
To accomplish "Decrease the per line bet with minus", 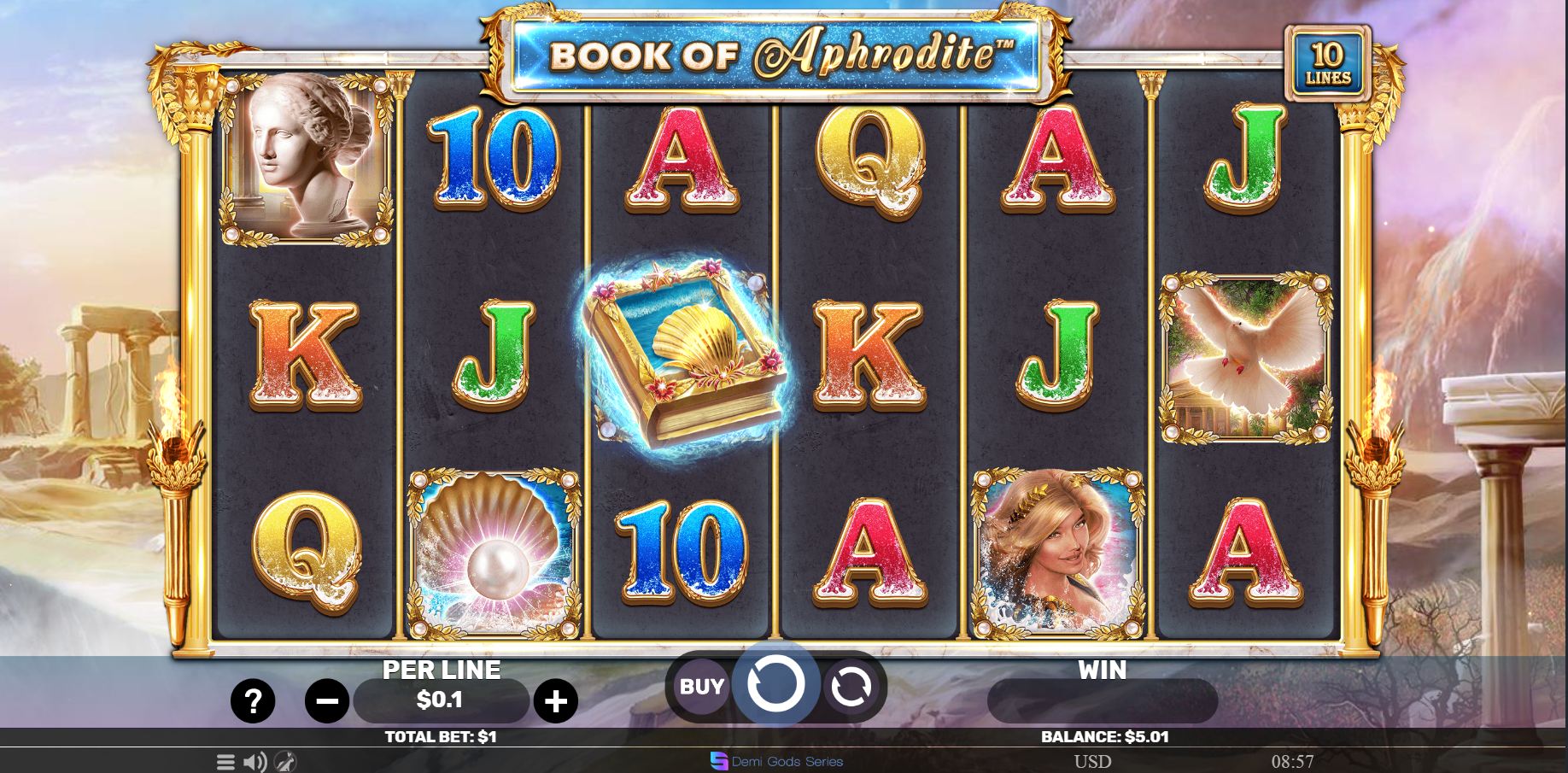I will 326,702.
